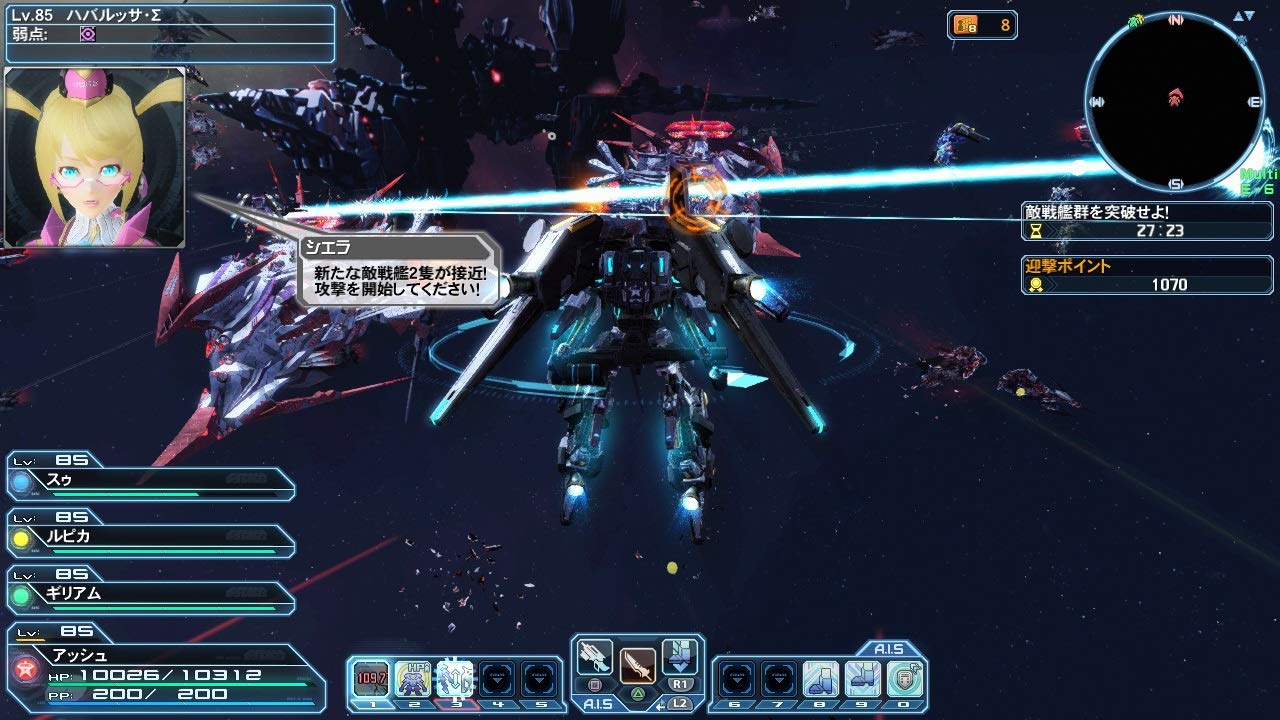The image size is (1280, 720).
Task: Select the A.I.S dash skill in slot 8
Action: pos(818,676)
